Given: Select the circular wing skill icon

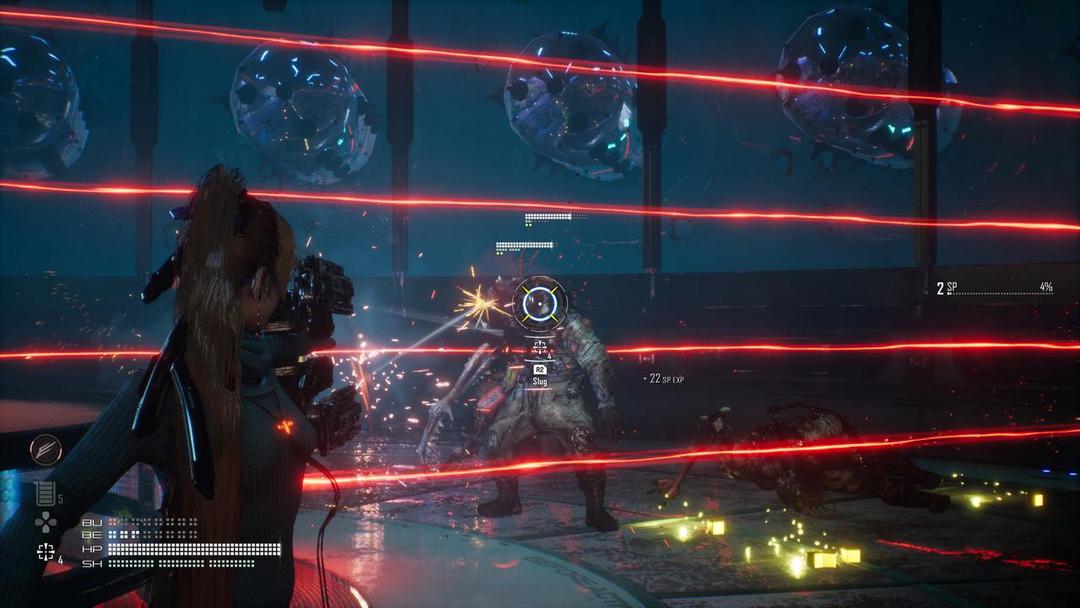Looking at the screenshot, I should click(45, 450).
